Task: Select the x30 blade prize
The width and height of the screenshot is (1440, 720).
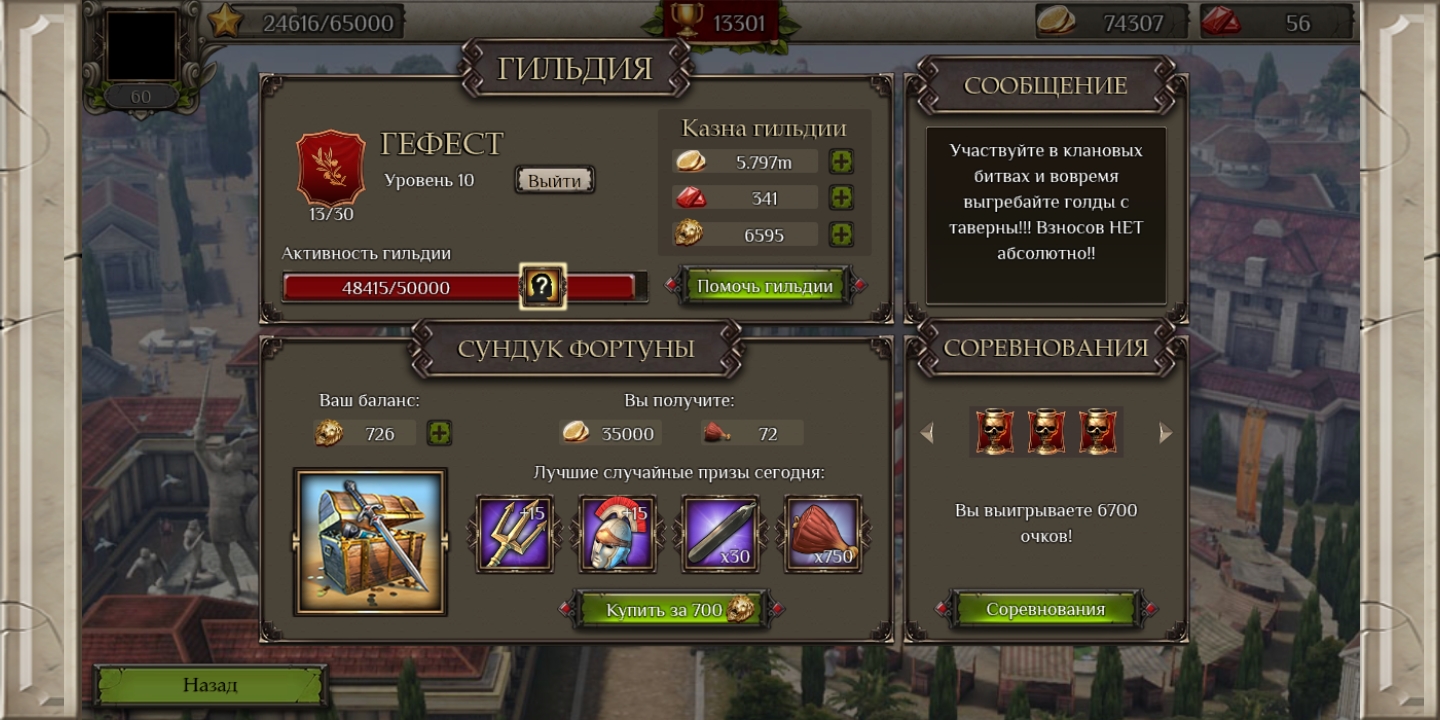Action: pyautogui.click(x=720, y=534)
